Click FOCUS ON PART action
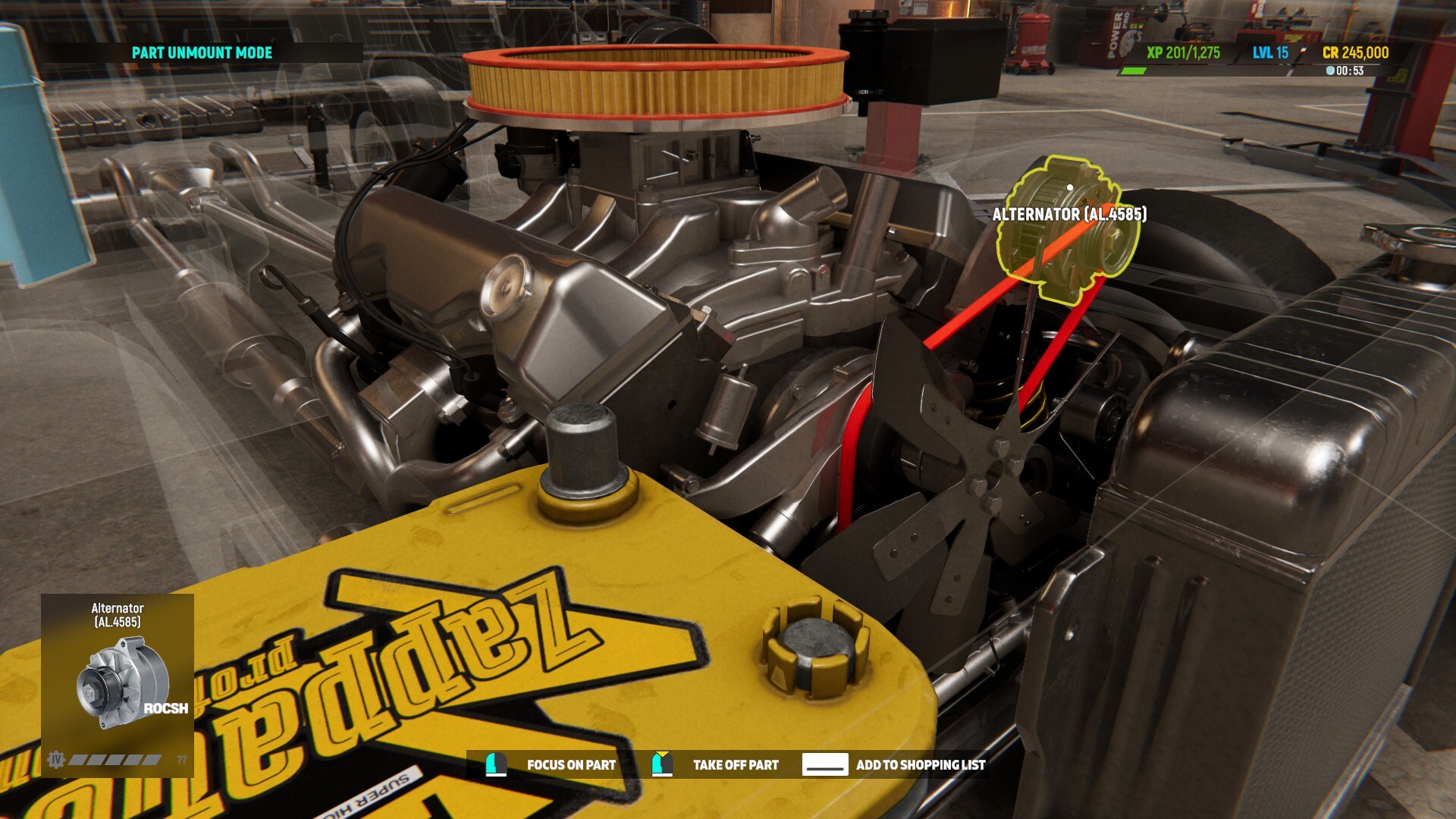Image resolution: width=1456 pixels, height=819 pixels. 572,765
